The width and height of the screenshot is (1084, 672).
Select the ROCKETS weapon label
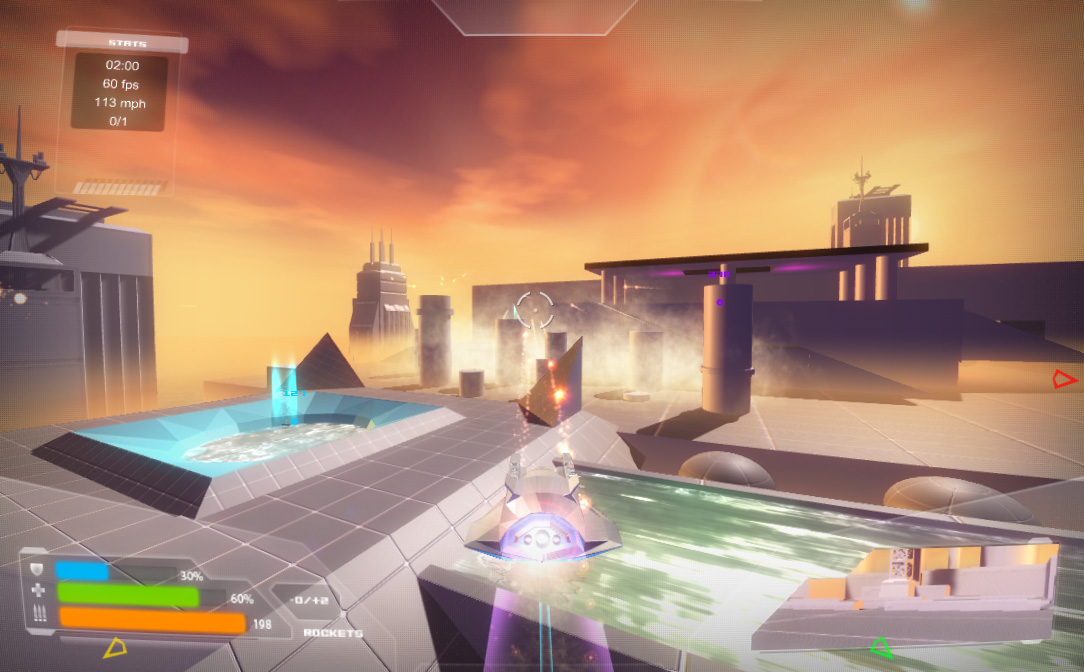coord(333,633)
